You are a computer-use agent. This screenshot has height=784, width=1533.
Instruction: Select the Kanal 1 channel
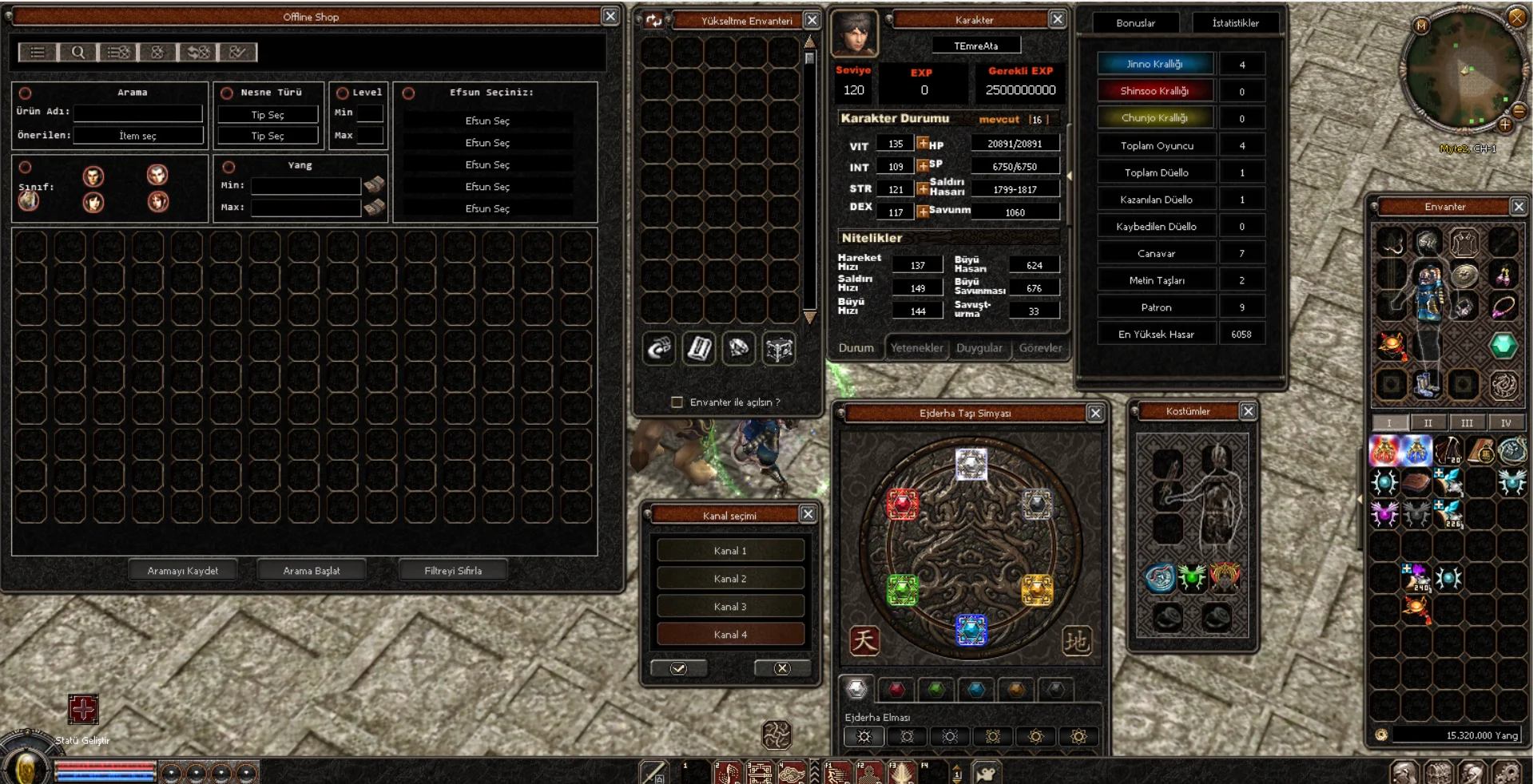click(730, 551)
